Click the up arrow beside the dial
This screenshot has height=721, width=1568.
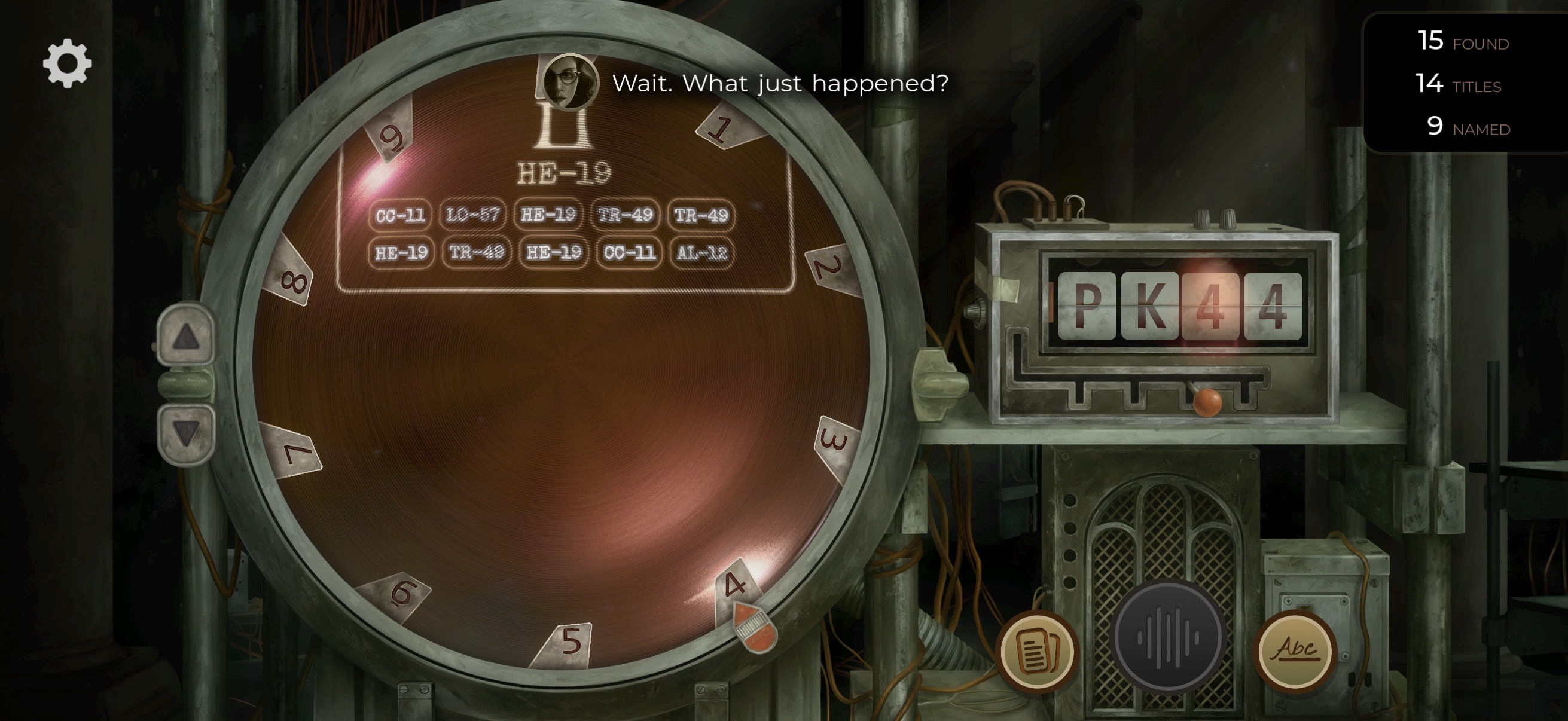185,337
